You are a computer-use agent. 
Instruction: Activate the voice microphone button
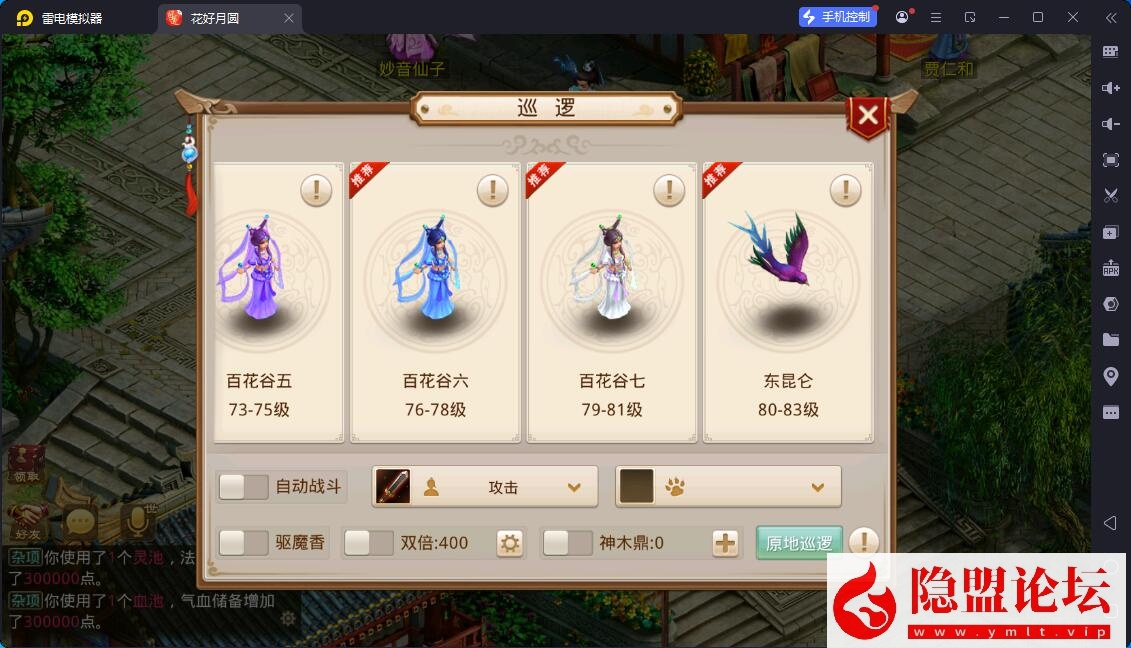pos(136,520)
